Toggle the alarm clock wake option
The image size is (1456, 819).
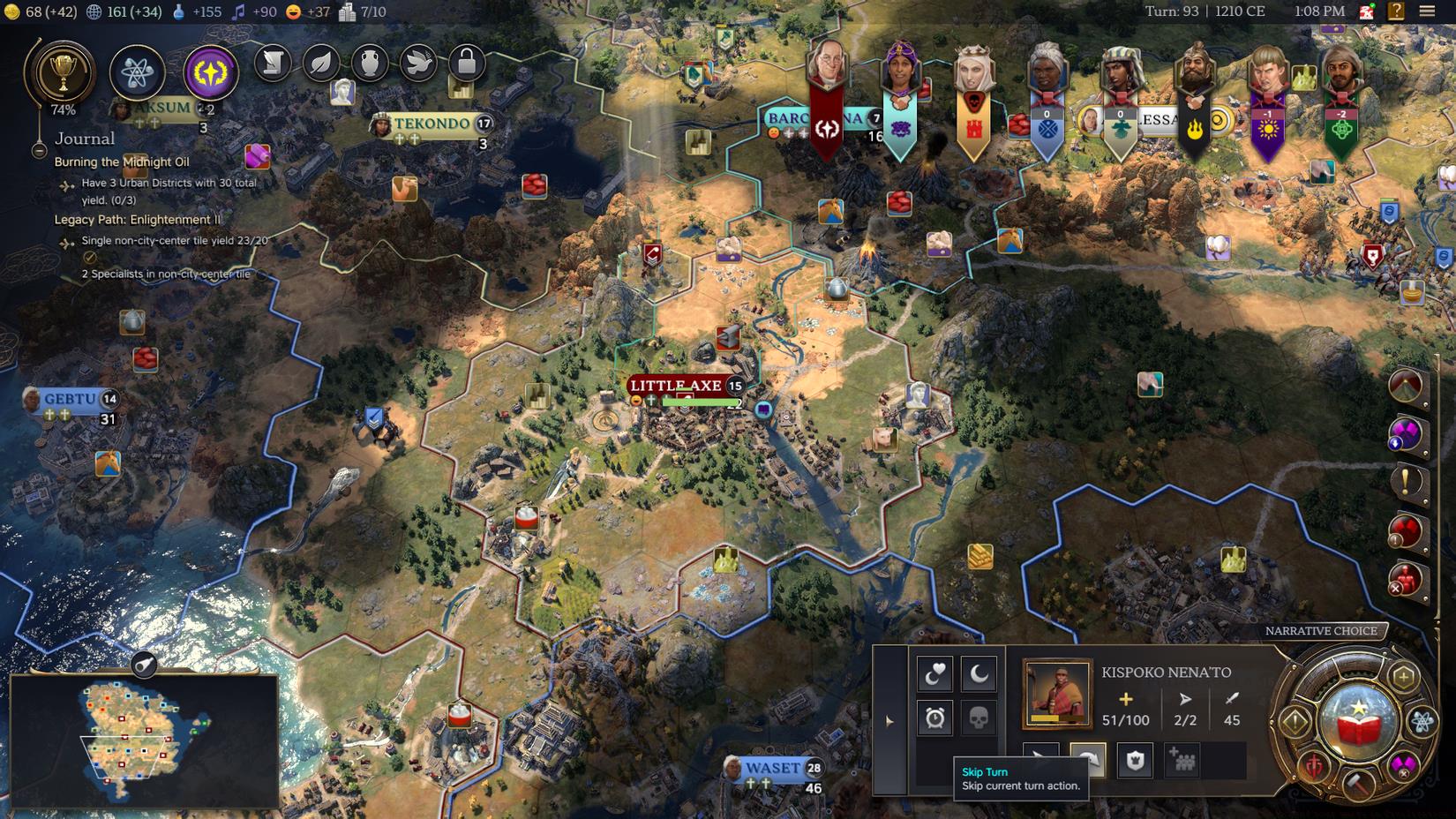935,718
